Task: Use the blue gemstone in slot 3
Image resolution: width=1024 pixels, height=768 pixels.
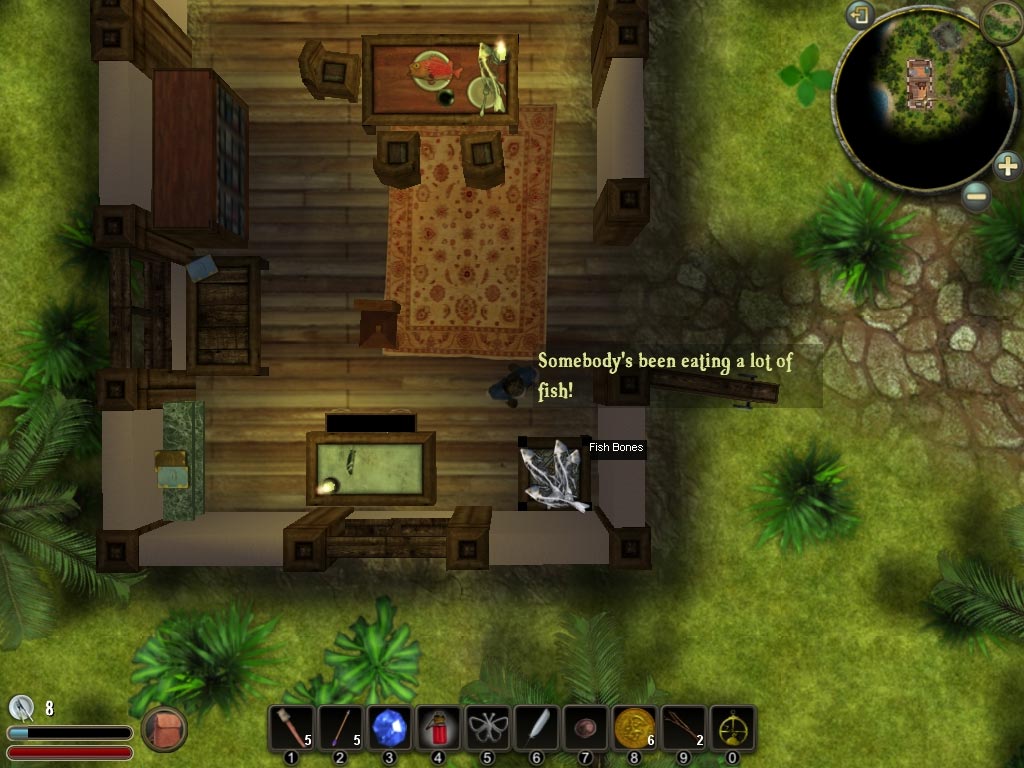Action: 389,727
